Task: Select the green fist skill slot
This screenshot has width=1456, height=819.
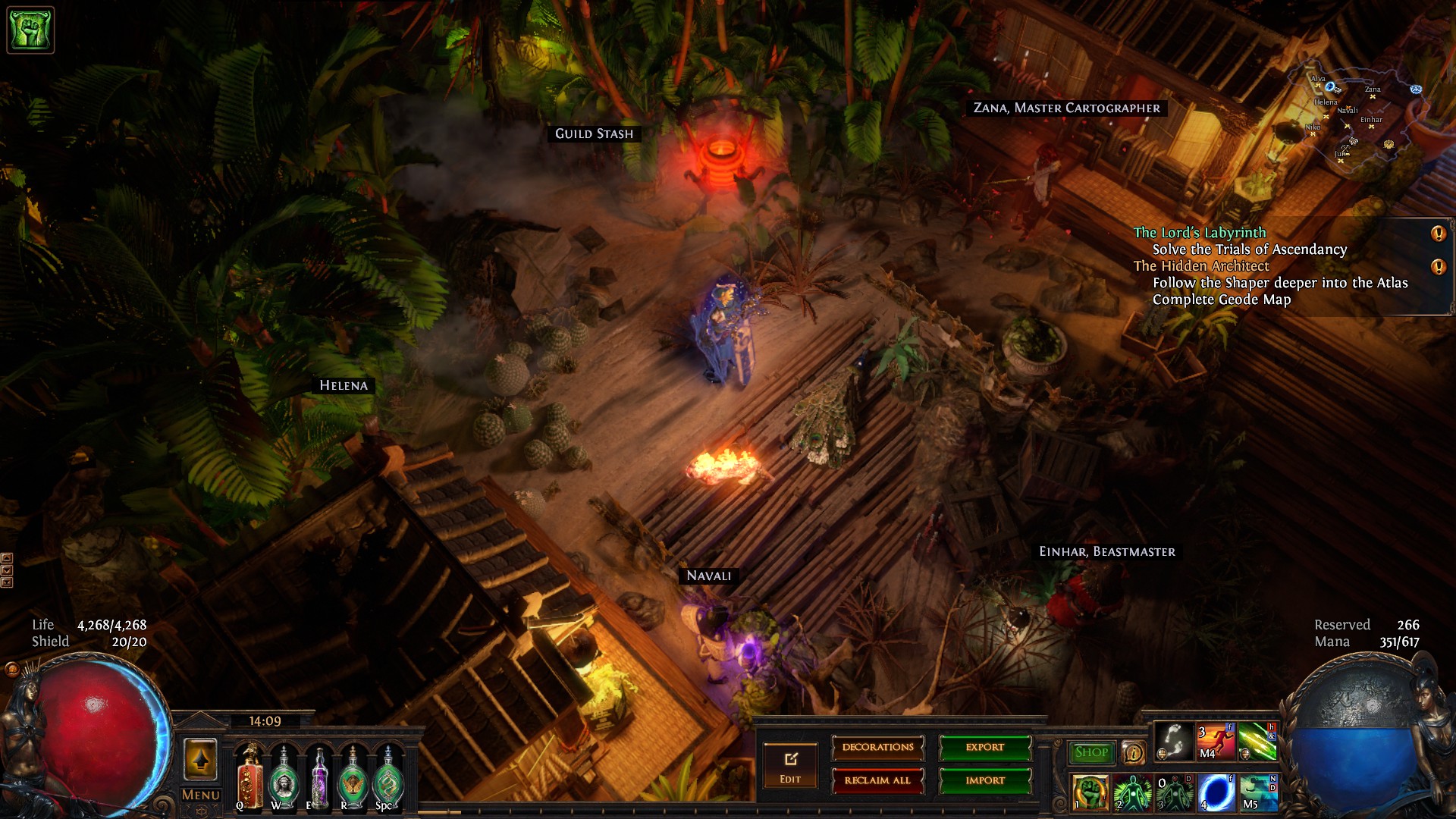Action: click(1090, 792)
